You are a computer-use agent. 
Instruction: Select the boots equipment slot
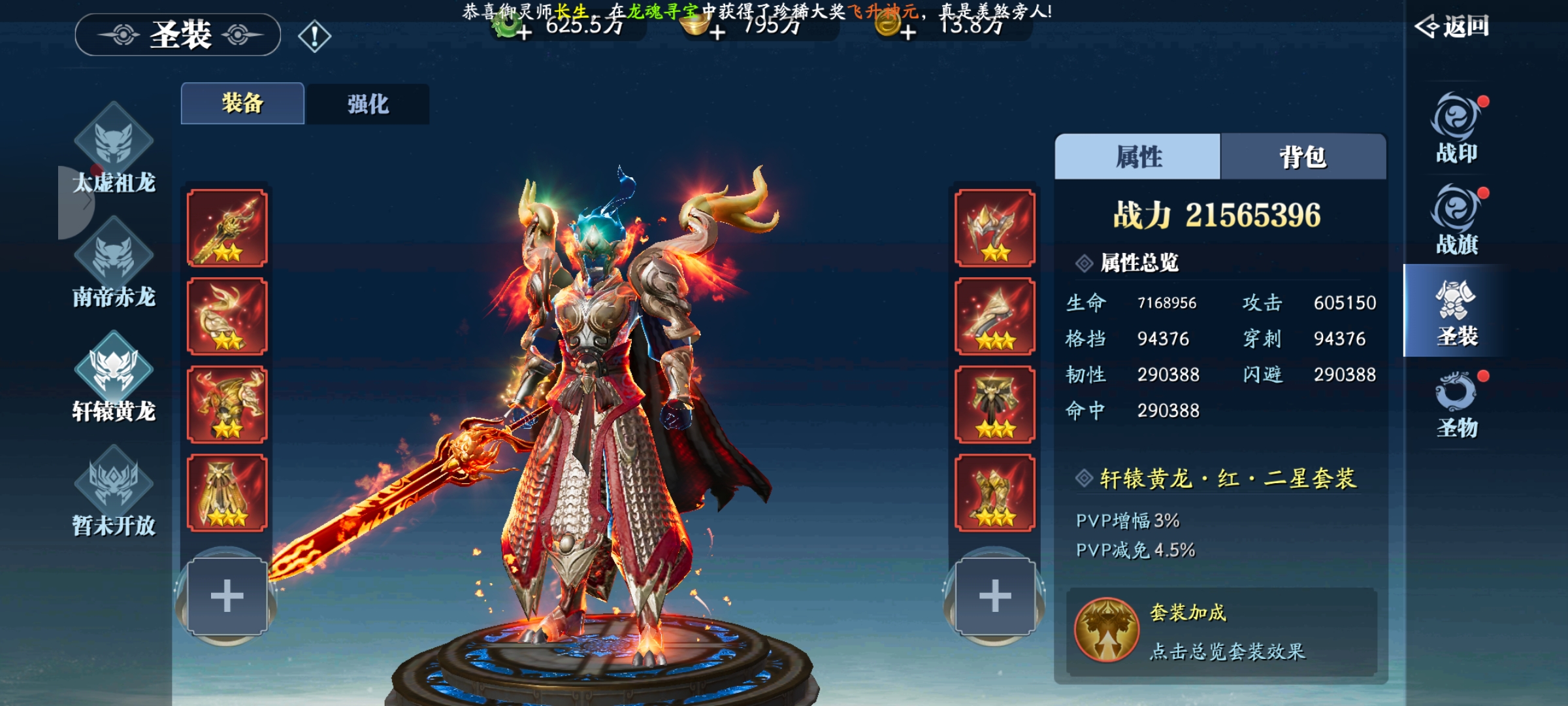[994, 493]
